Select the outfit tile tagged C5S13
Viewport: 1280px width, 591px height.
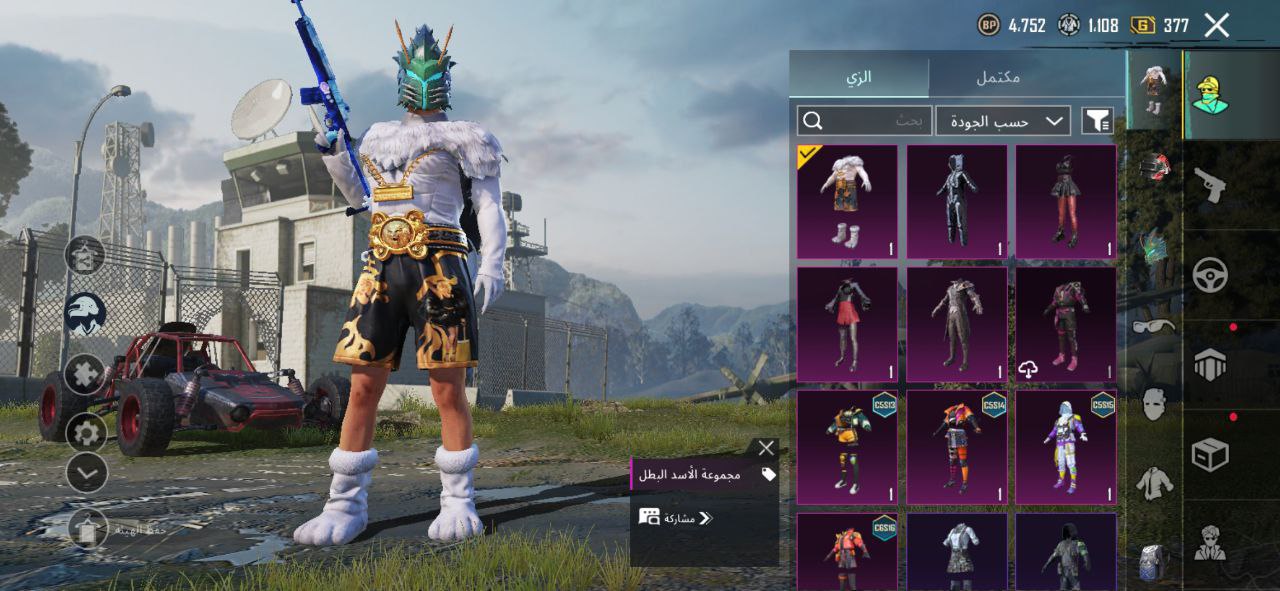click(x=847, y=446)
